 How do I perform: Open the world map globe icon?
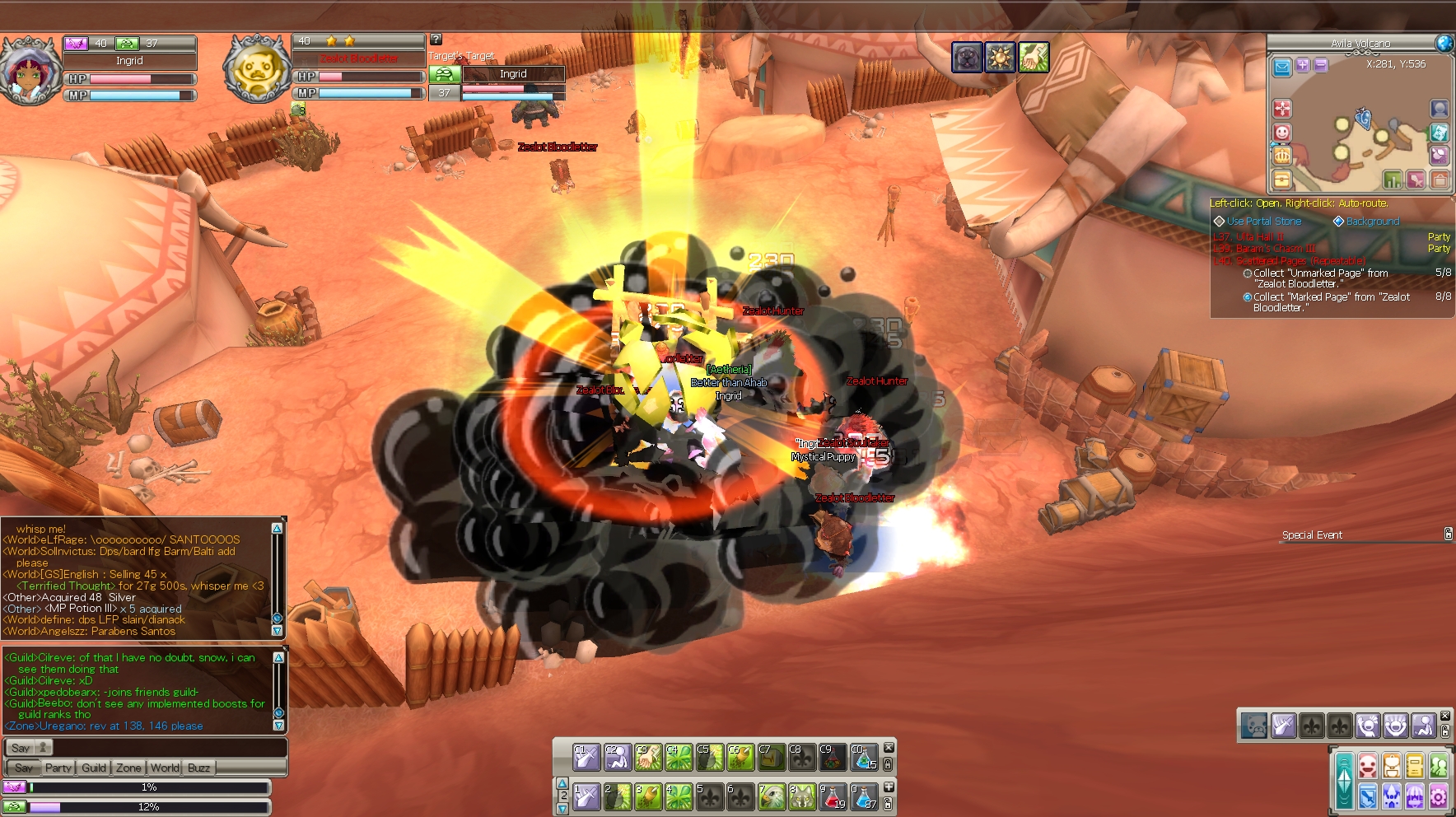coord(1444,43)
